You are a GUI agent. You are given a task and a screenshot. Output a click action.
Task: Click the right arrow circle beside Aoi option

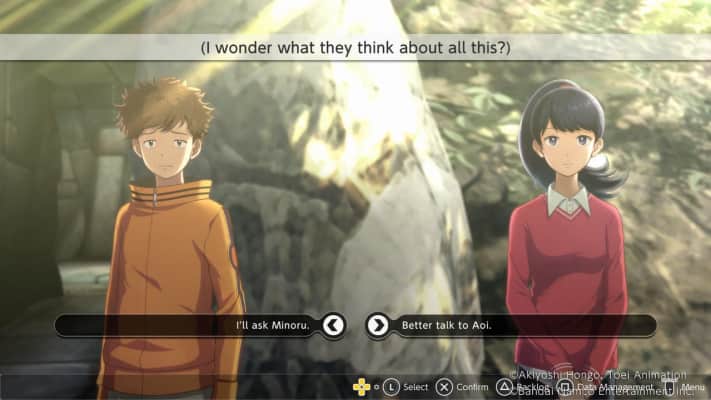[x=377, y=325]
